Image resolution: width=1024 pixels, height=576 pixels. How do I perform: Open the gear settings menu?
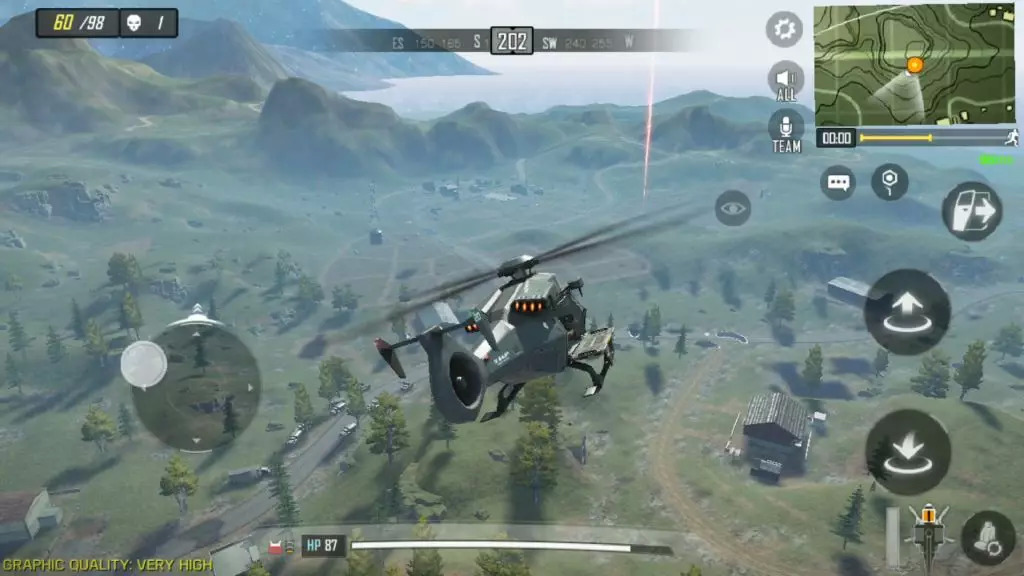coord(785,29)
